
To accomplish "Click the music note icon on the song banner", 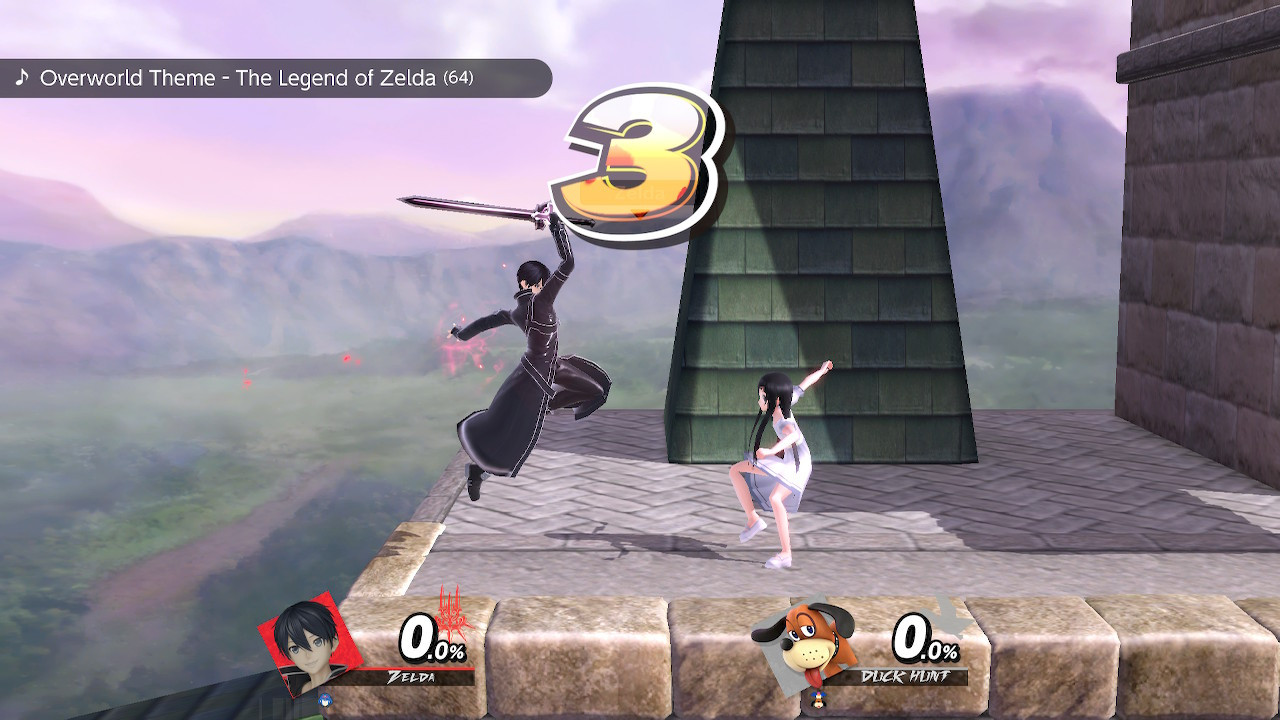I will click(22, 77).
